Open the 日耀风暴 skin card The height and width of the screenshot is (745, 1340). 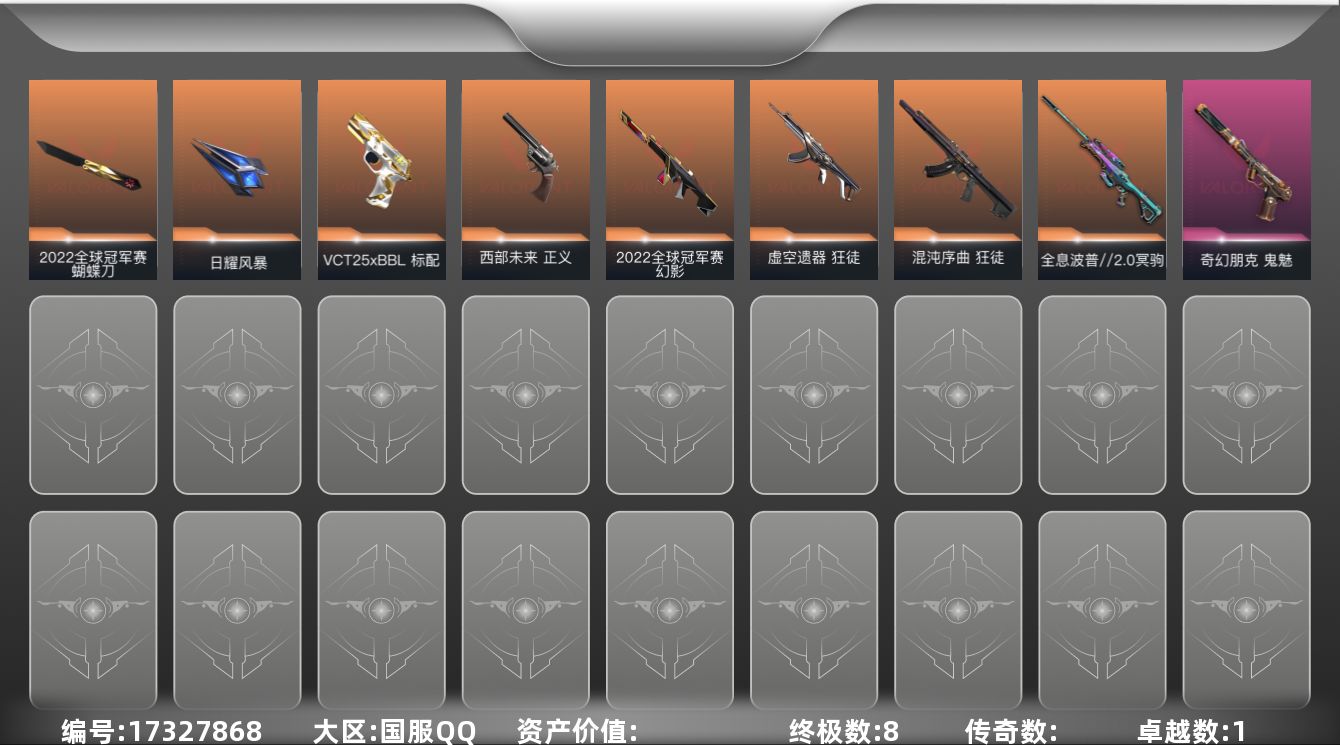pyautogui.click(x=237, y=175)
